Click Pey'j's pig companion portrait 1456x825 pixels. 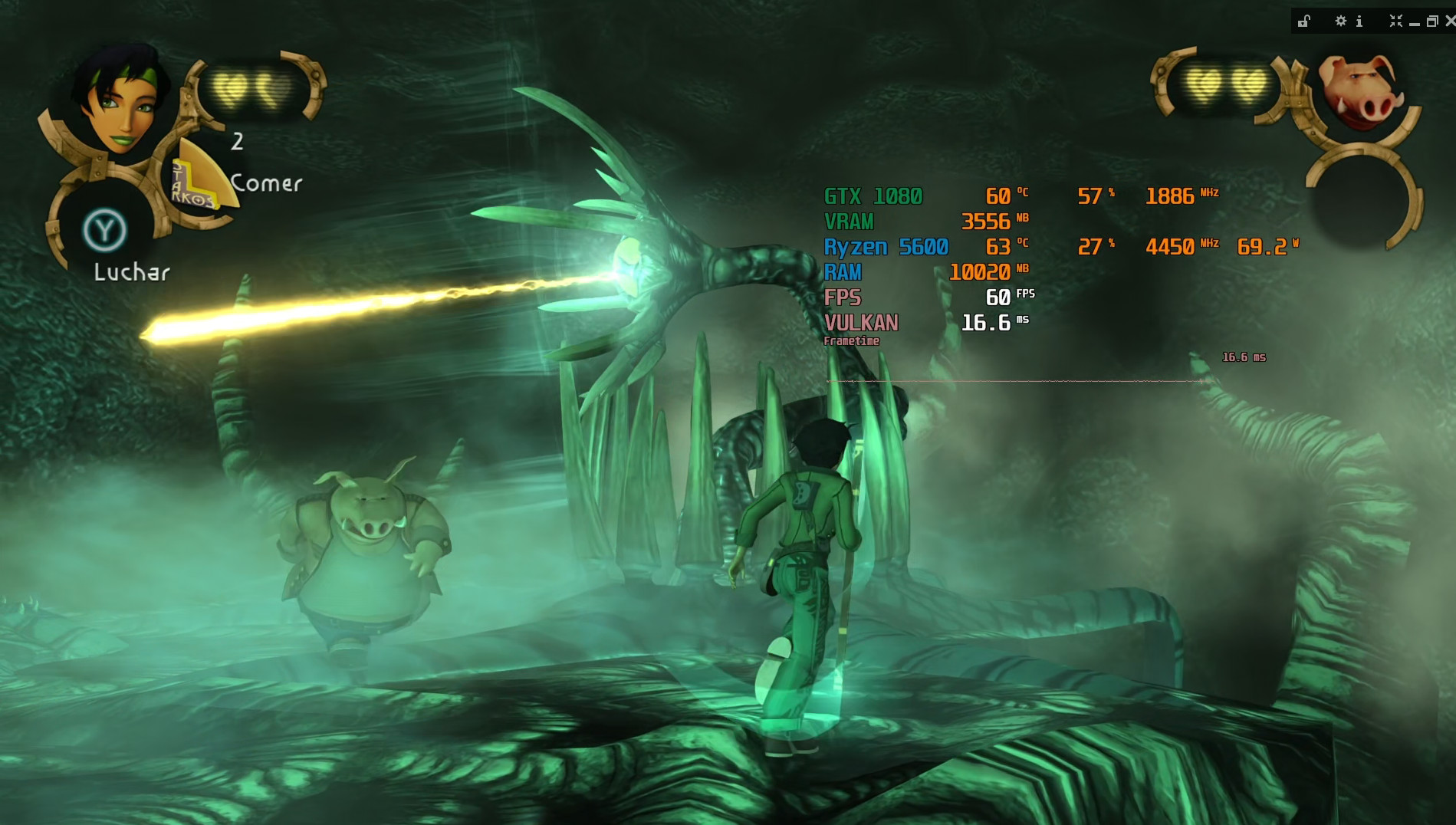tap(1360, 90)
